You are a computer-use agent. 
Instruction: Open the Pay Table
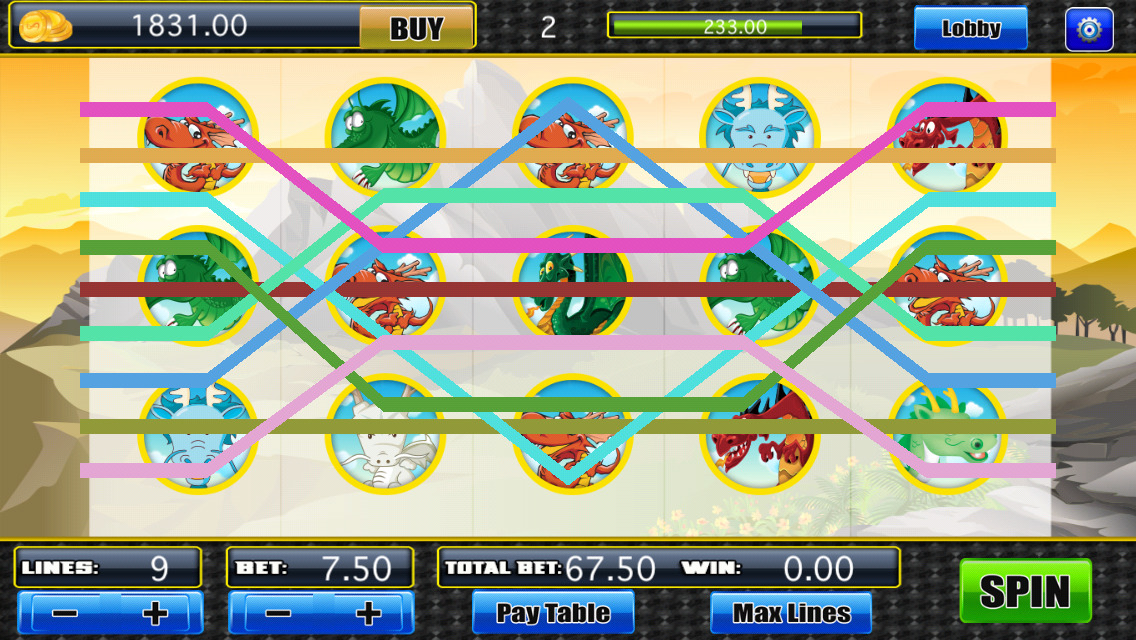pos(553,612)
